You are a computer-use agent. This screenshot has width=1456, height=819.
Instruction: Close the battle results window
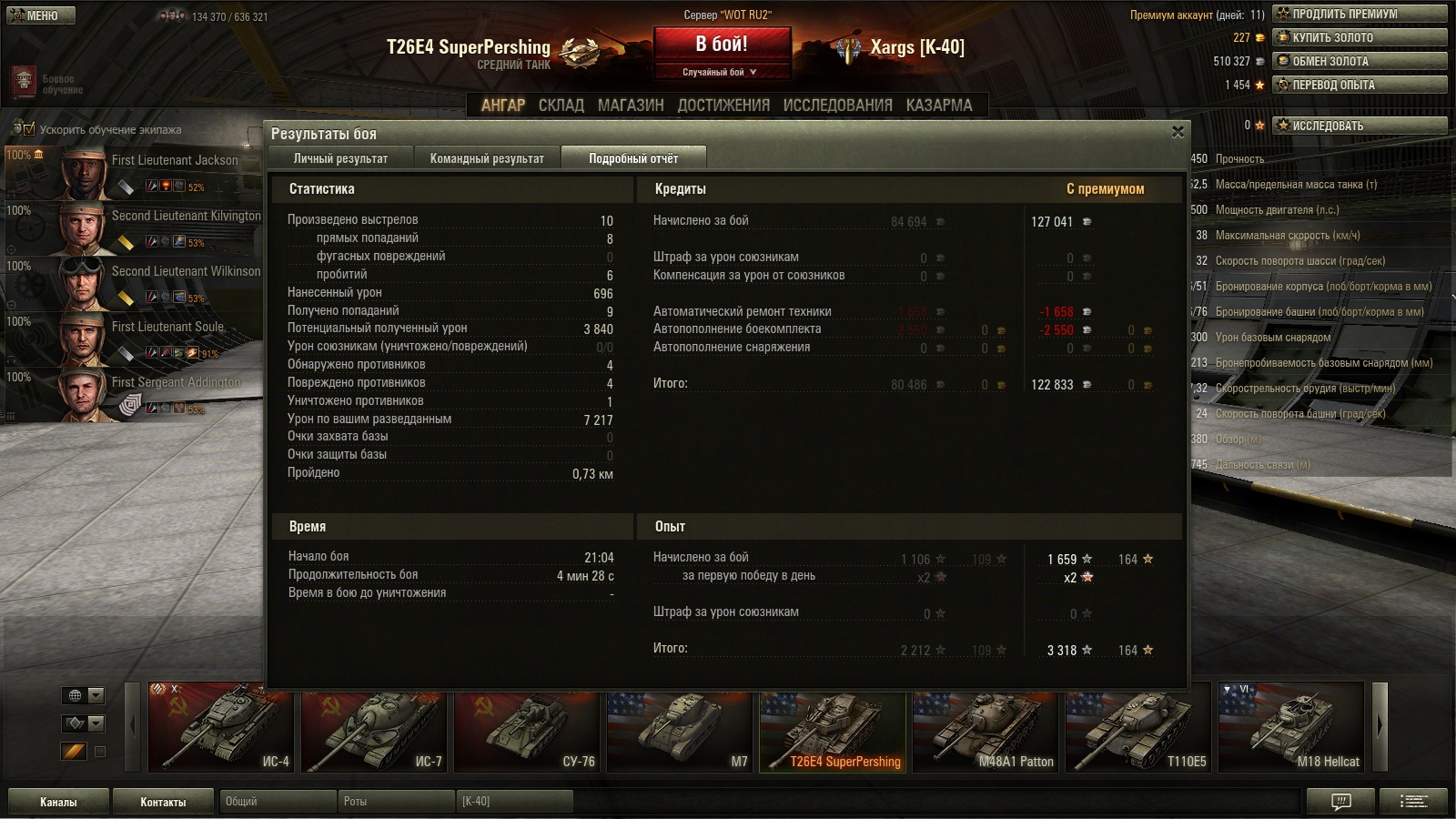pyautogui.click(x=1178, y=132)
